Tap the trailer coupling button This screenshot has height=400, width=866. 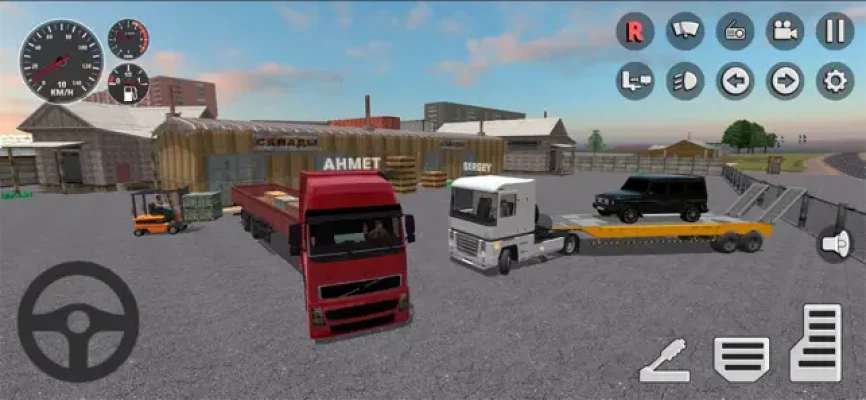pos(635,81)
